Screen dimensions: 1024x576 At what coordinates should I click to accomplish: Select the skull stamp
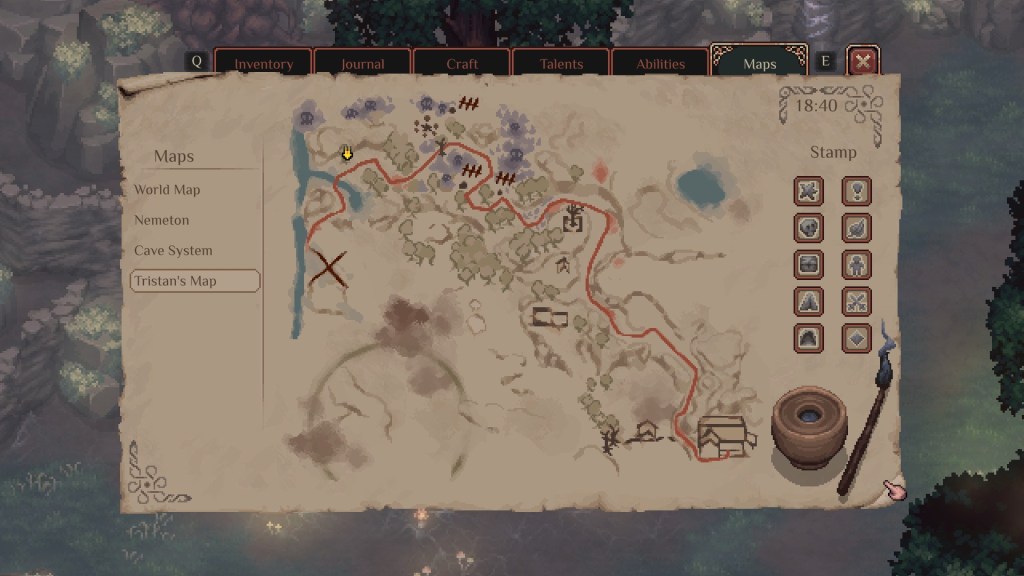click(809, 228)
